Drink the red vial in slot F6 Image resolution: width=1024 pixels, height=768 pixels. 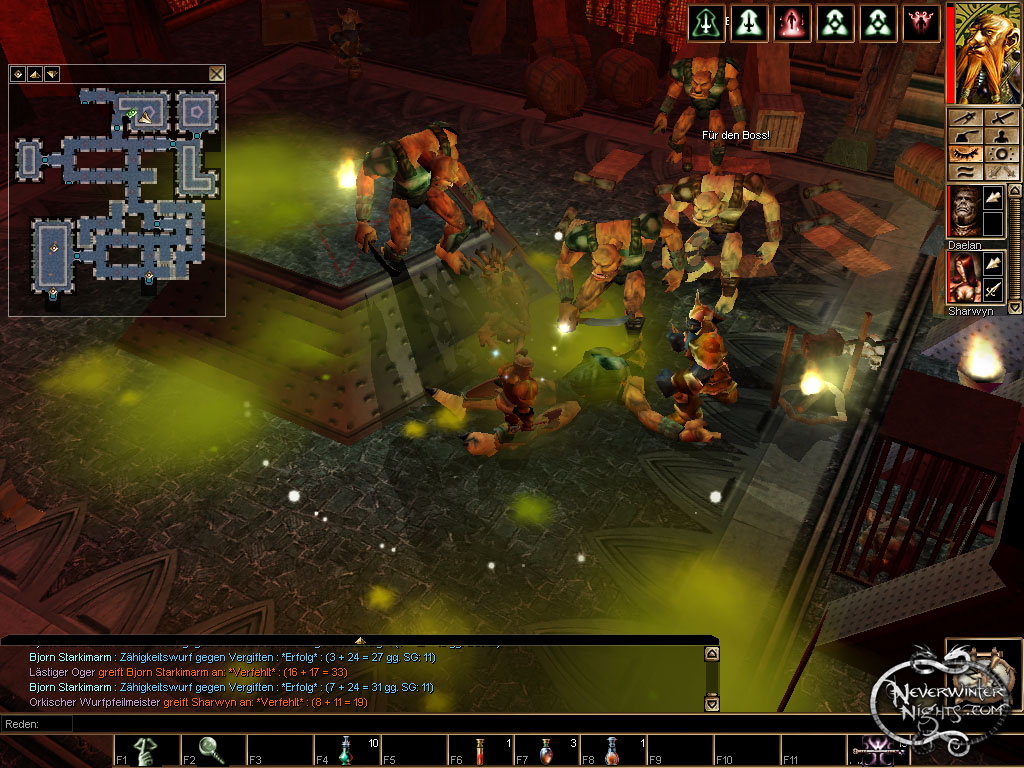pyautogui.click(x=480, y=749)
